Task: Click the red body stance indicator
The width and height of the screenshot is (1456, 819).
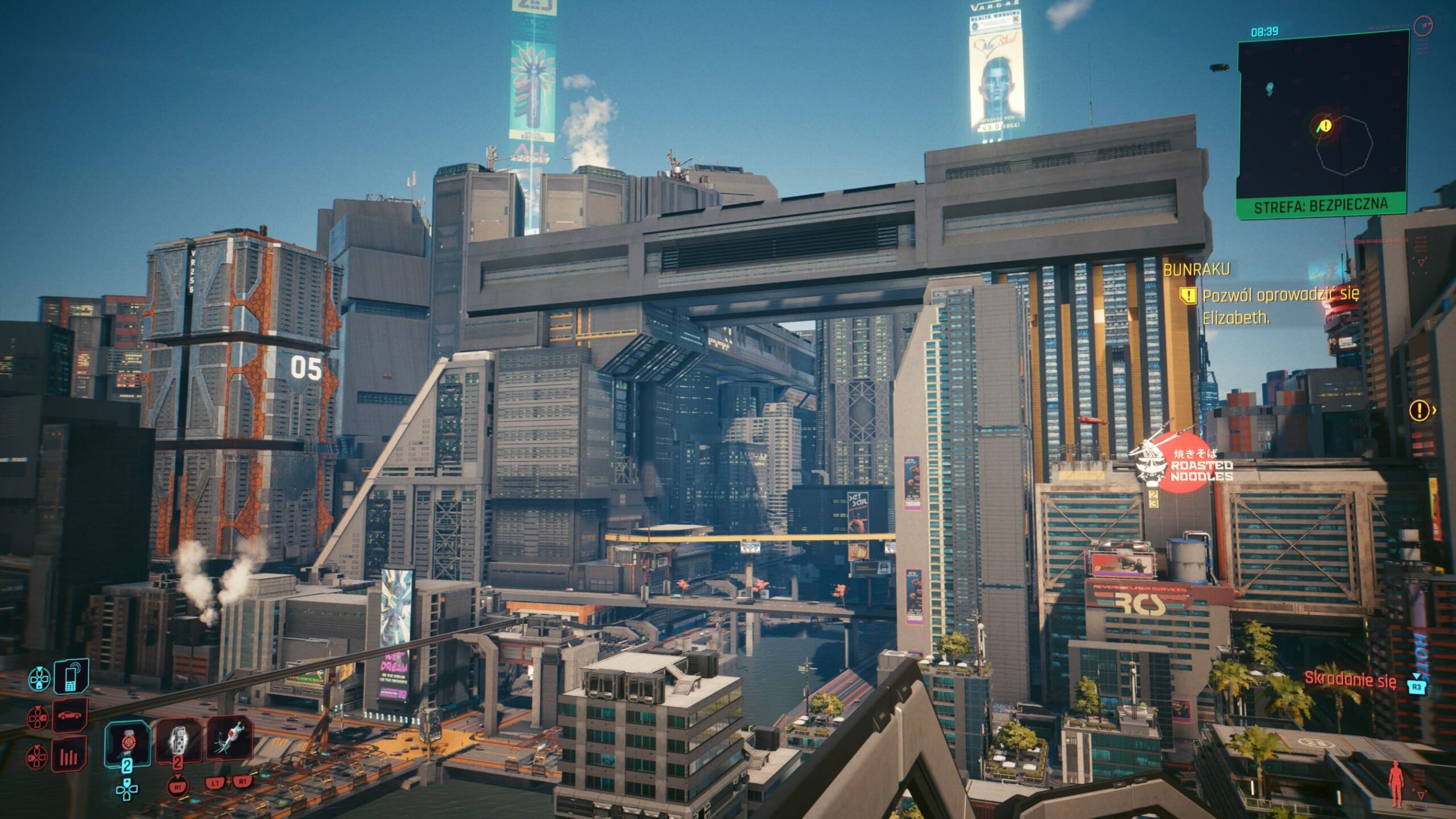Action: tap(1396, 783)
